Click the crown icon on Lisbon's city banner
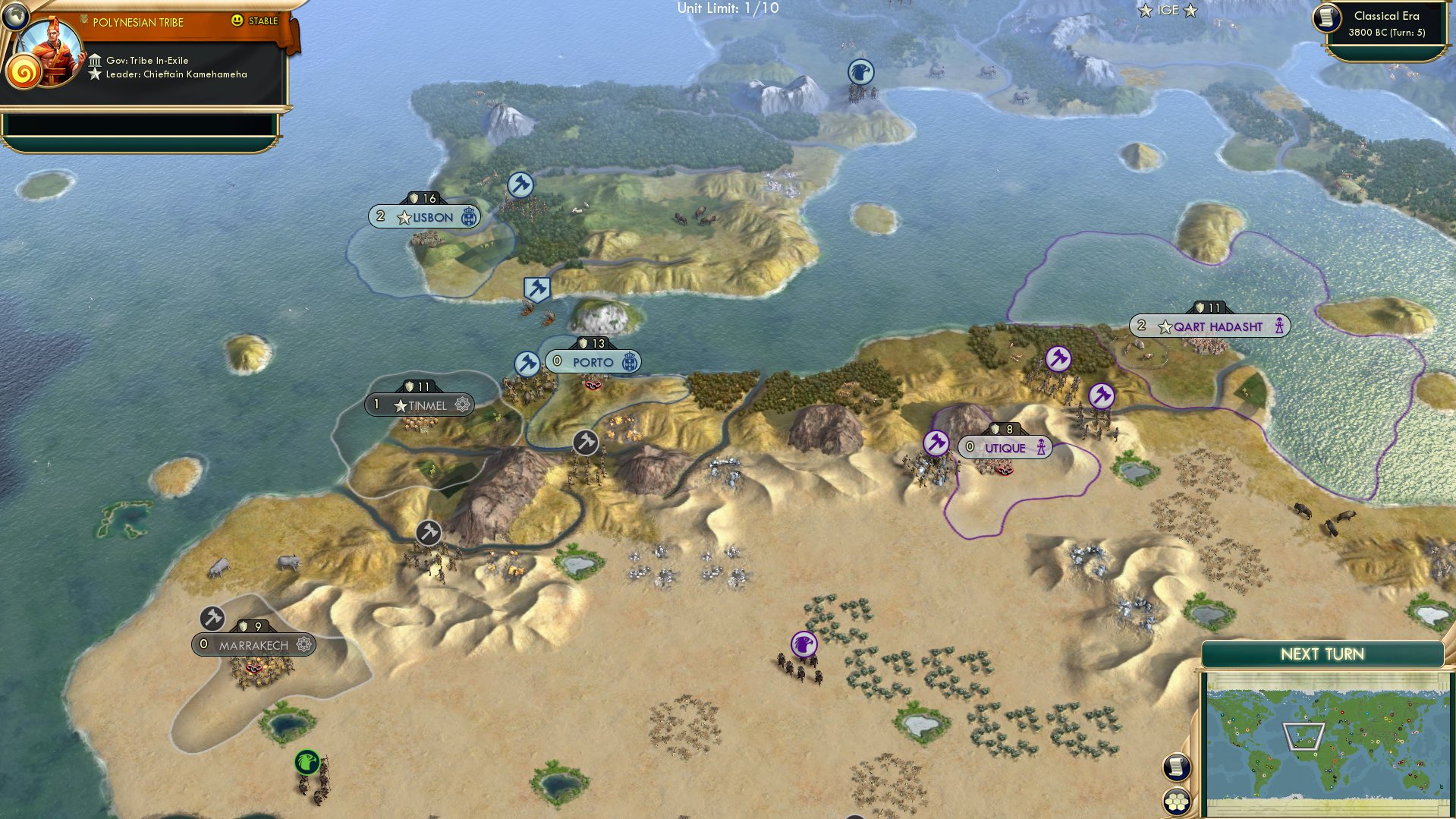The width and height of the screenshot is (1456, 819). 468,217
